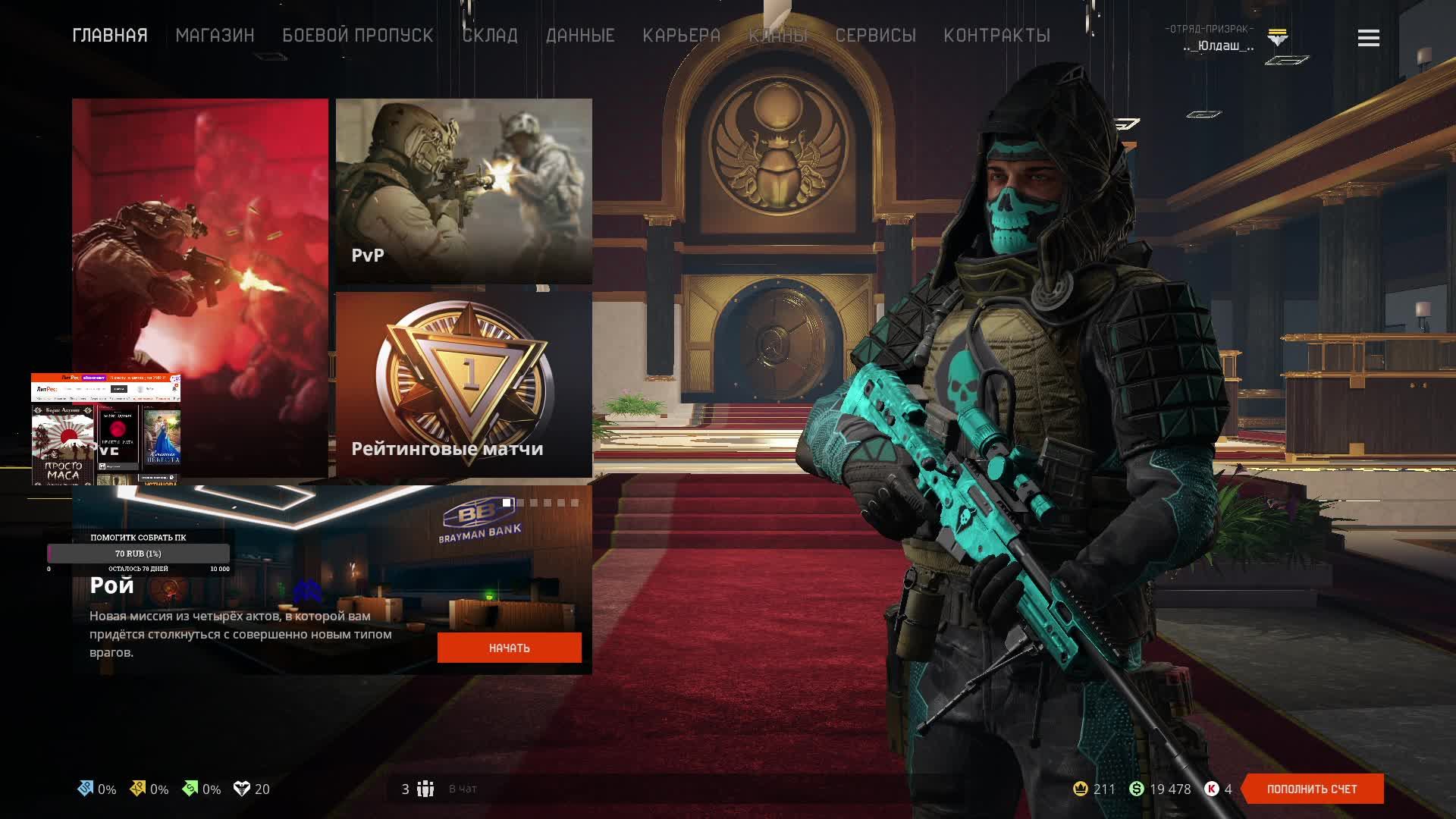Open the player profile Юлдаш

pyautogui.click(x=1218, y=45)
